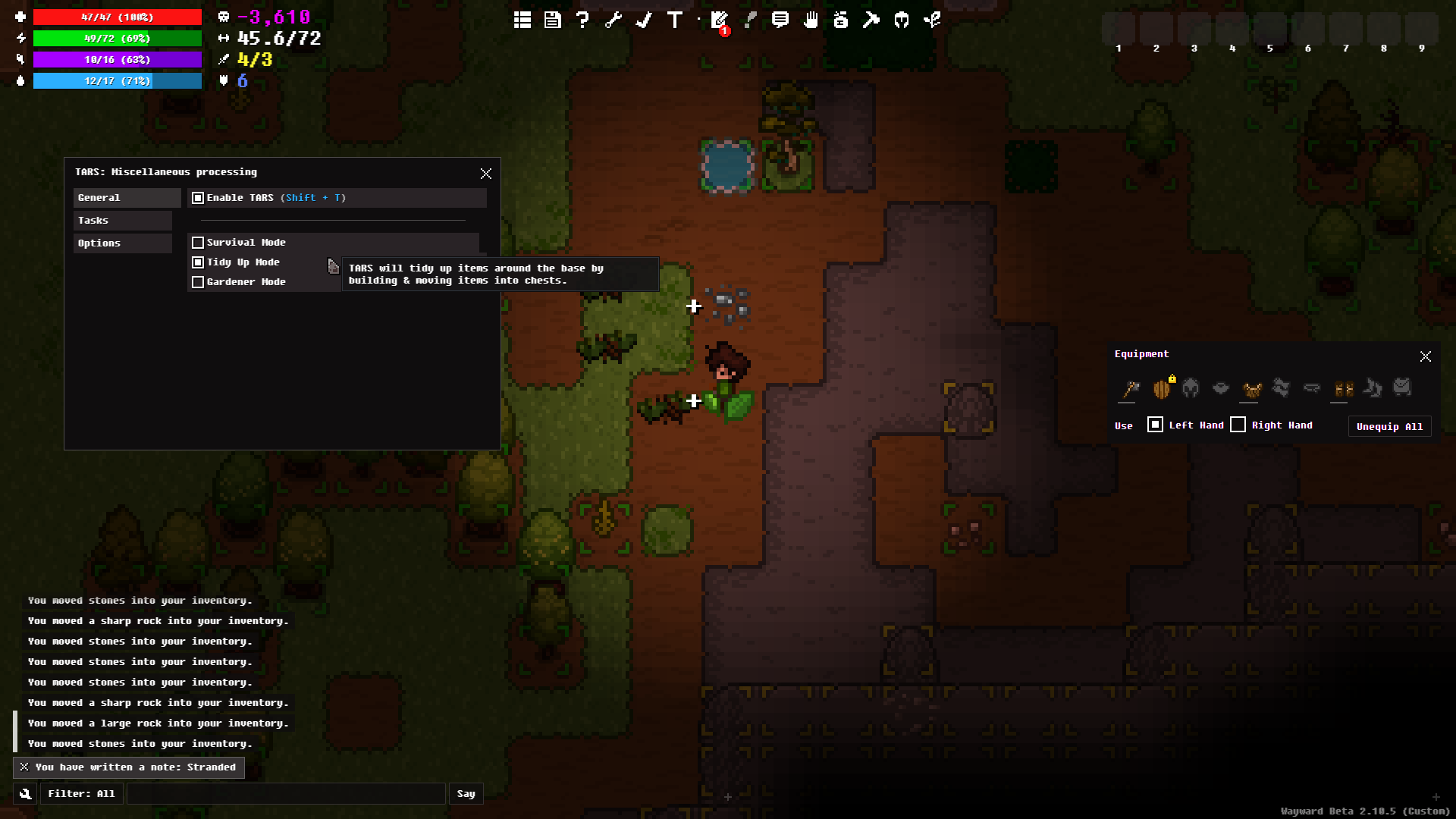Image resolution: width=1456 pixels, height=819 pixels.
Task: Toggle the Left Hand use checkbox
Action: [1155, 425]
